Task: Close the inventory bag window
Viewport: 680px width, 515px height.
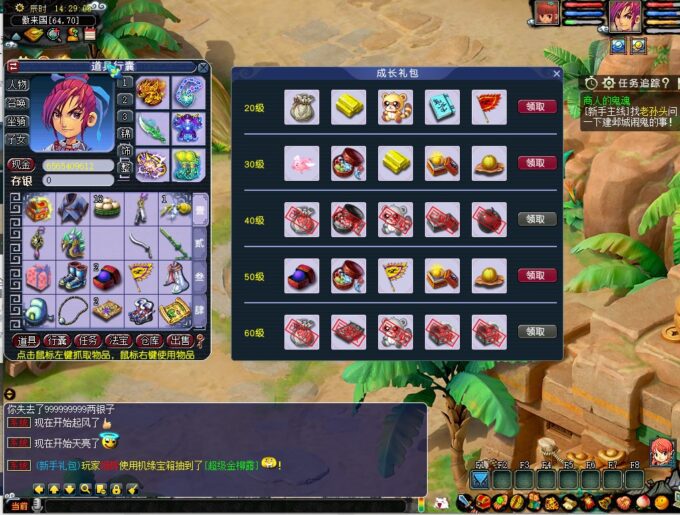Action: pos(203,67)
